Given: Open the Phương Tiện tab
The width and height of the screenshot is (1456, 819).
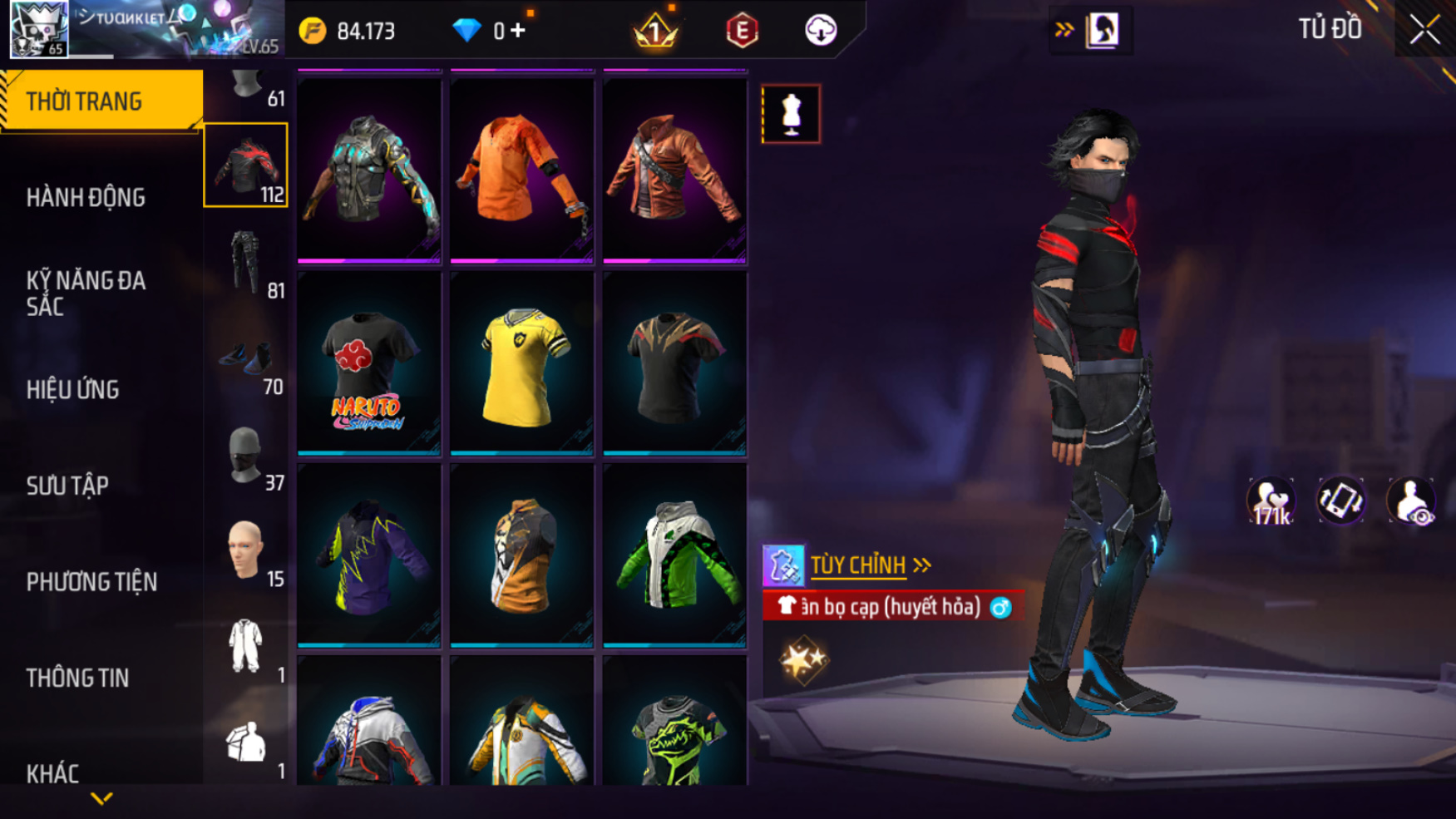Looking at the screenshot, I should (x=91, y=582).
